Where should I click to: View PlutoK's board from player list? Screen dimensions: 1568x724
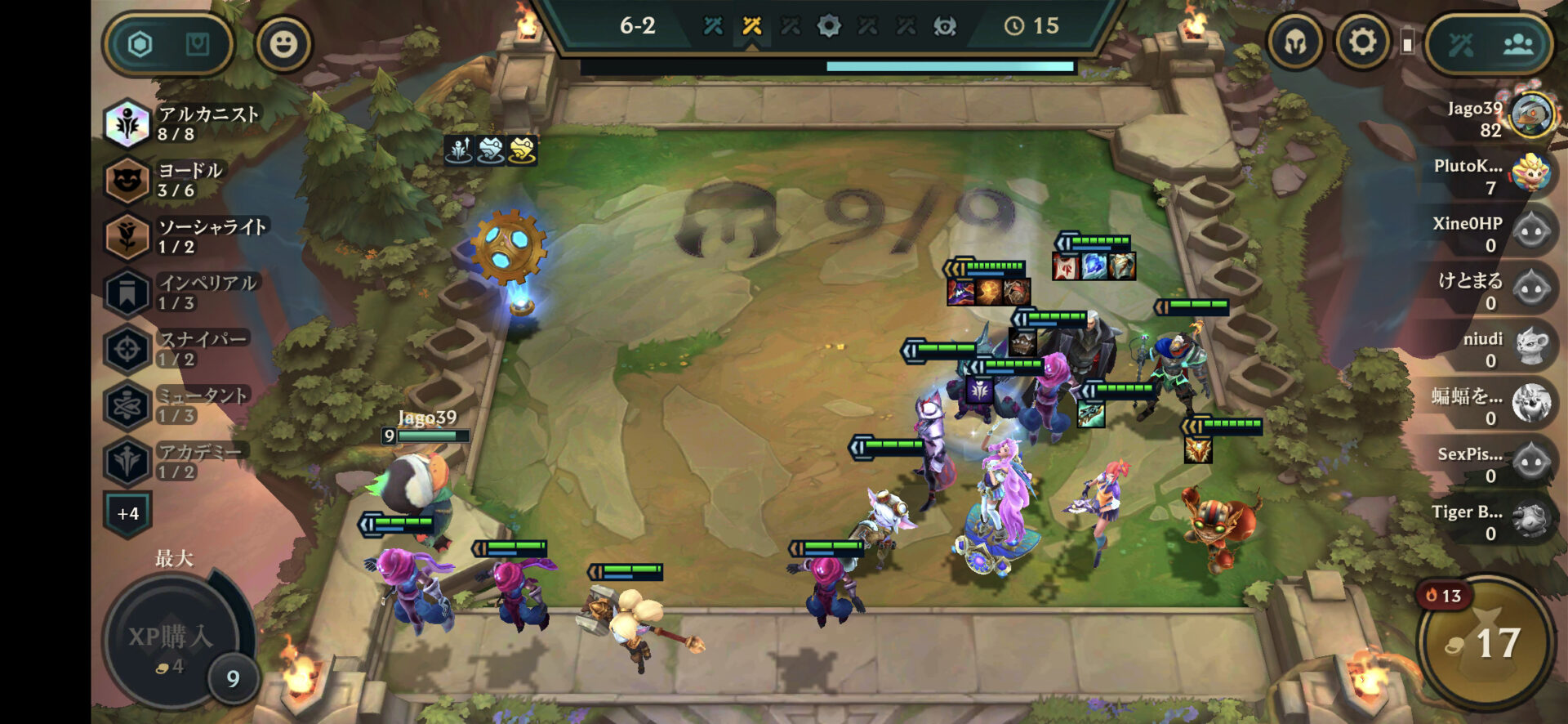pyautogui.click(x=1493, y=176)
